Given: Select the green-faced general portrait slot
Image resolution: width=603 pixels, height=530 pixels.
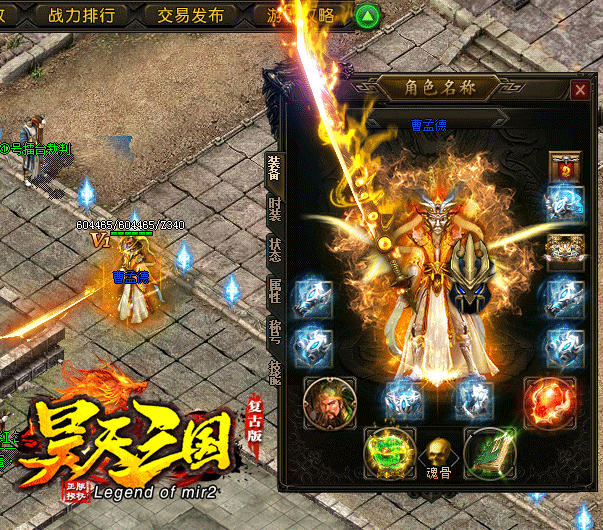Looking at the screenshot, I should 328,402.
